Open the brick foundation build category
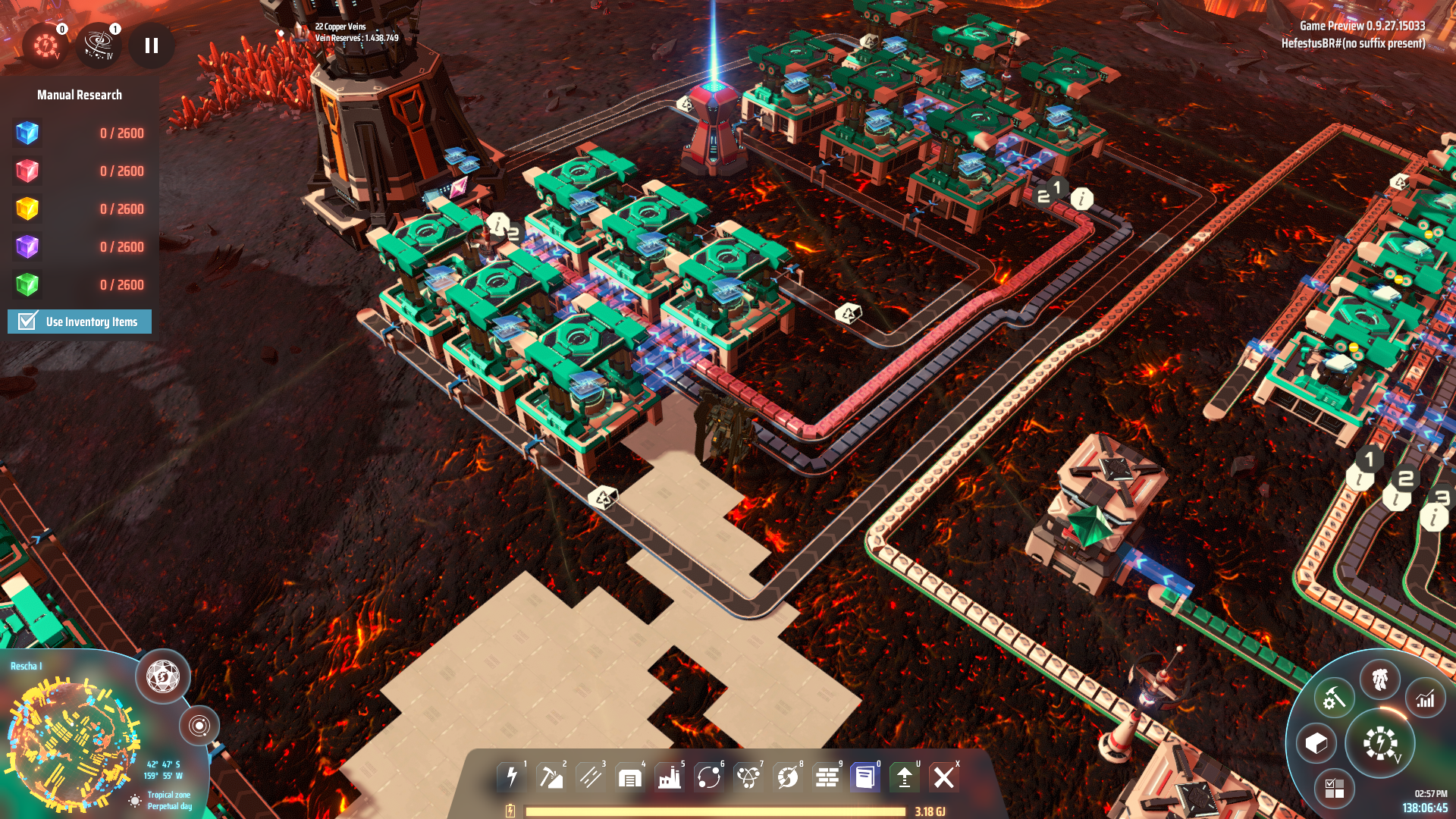1456x819 pixels. 827,777
